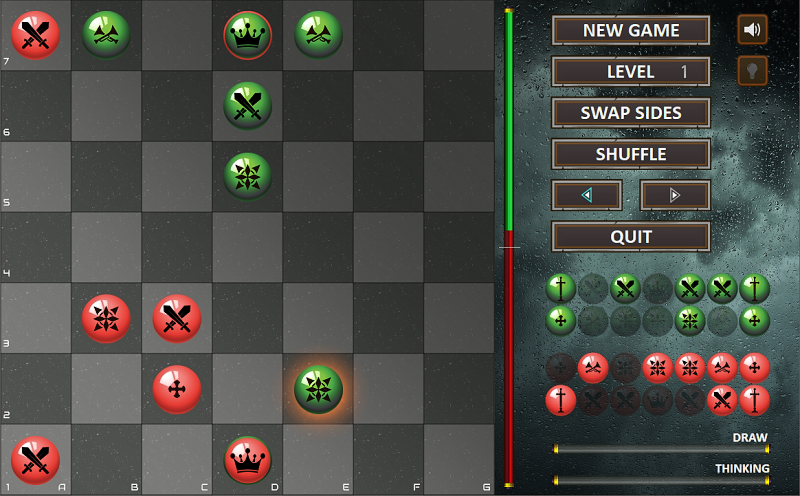Select the red swords piece on C3
The height and width of the screenshot is (496, 800).
[x=177, y=318]
